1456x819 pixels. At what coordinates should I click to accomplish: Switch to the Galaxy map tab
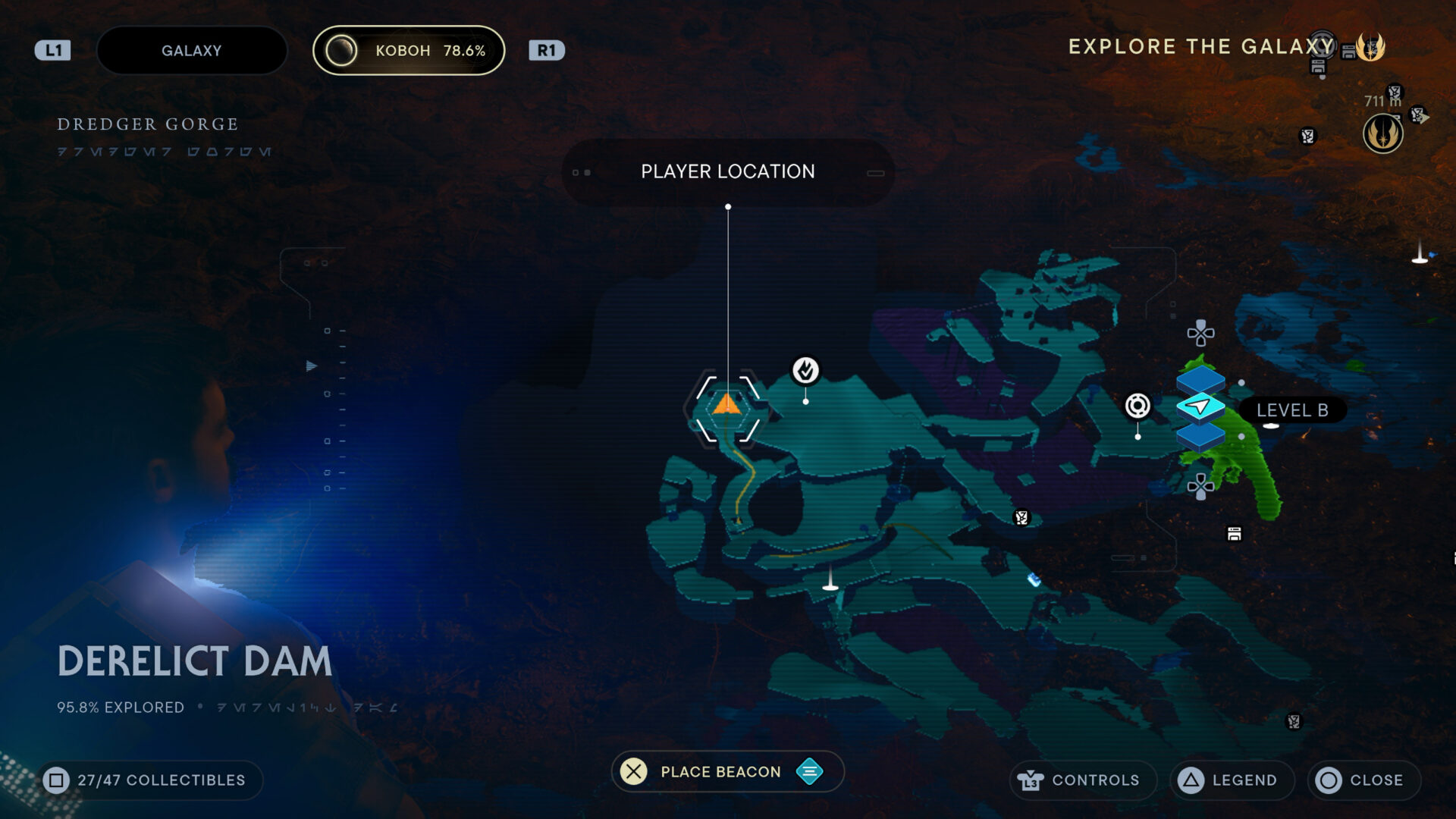click(x=191, y=51)
